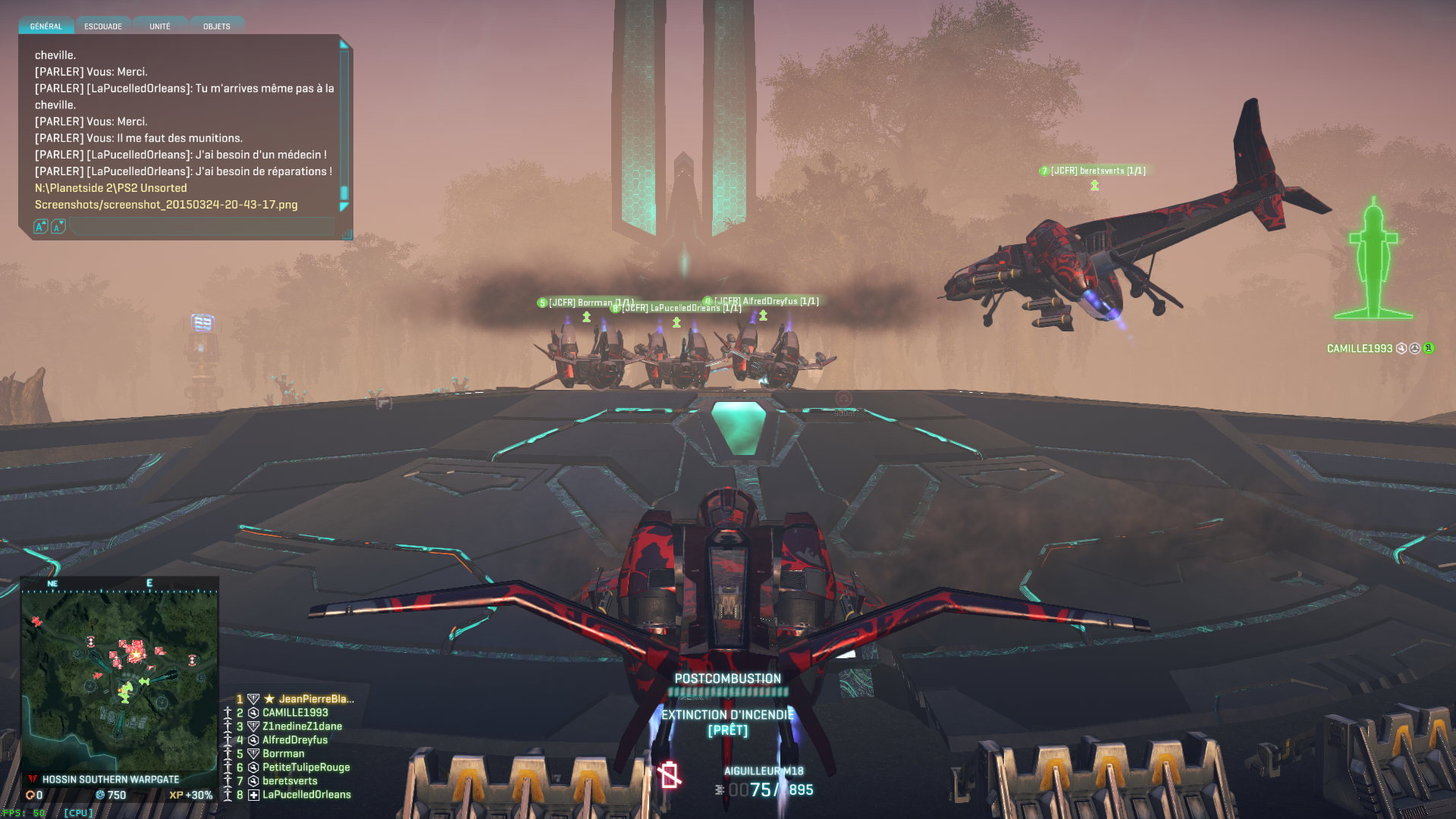Viewport: 1456px width, 819px height.
Task: Select LaPucelledOrleans in the squad list
Action: pyautogui.click(x=306, y=795)
